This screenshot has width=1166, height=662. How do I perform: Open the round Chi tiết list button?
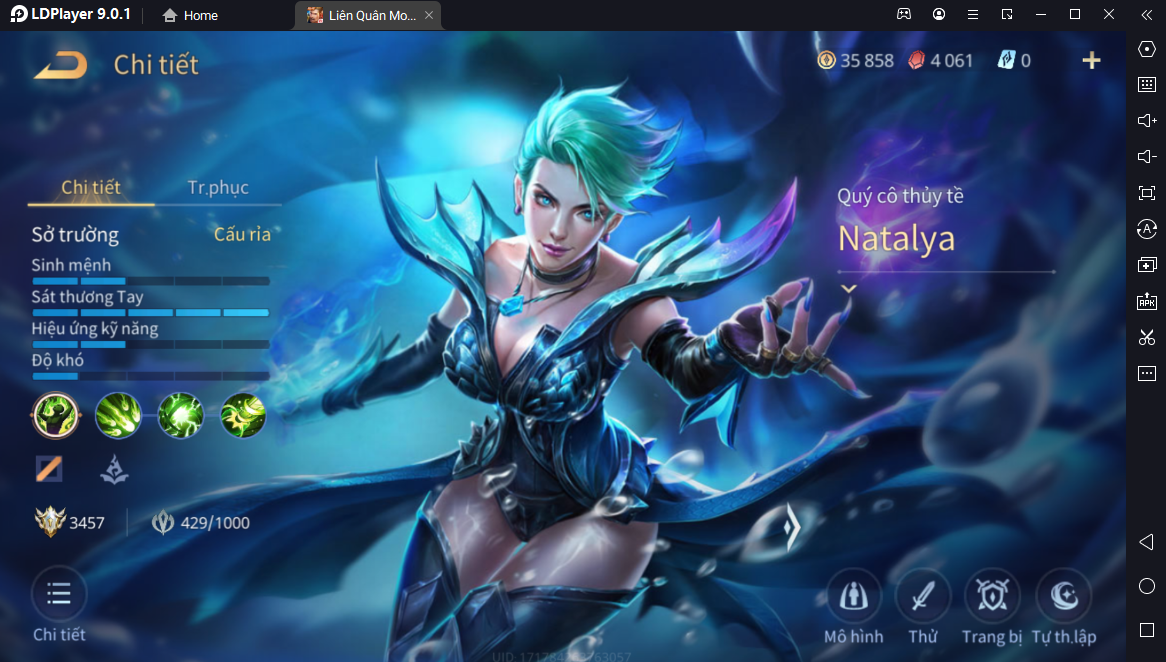point(59,595)
